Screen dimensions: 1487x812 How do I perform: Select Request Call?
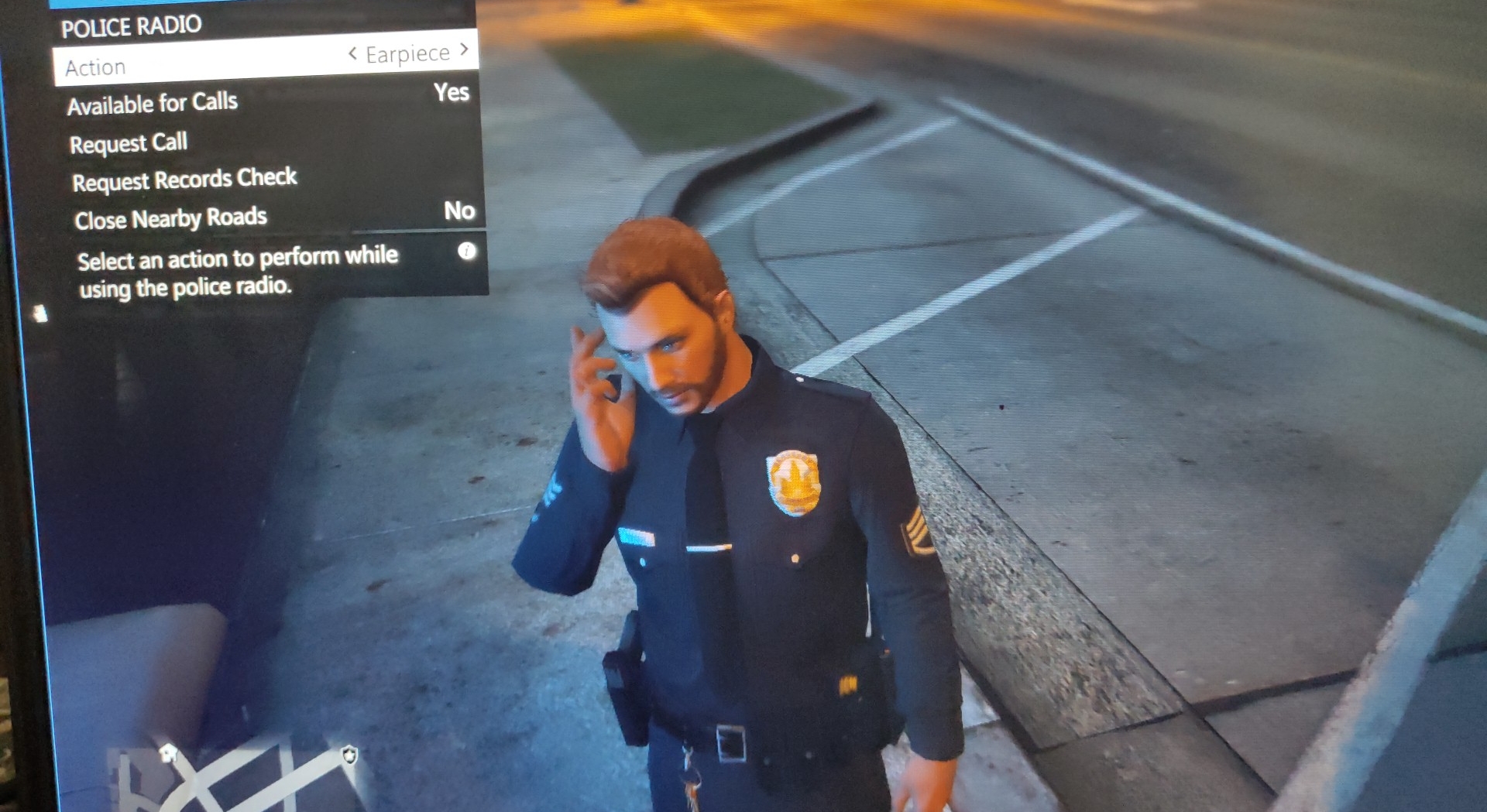pos(129,142)
